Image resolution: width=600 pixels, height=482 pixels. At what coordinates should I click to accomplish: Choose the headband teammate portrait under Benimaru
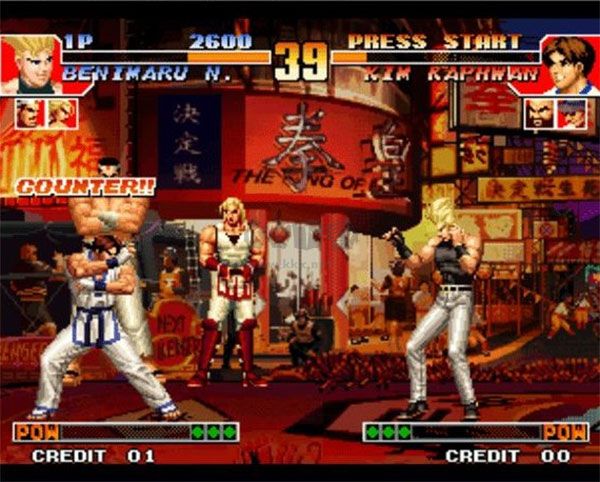tap(30, 113)
